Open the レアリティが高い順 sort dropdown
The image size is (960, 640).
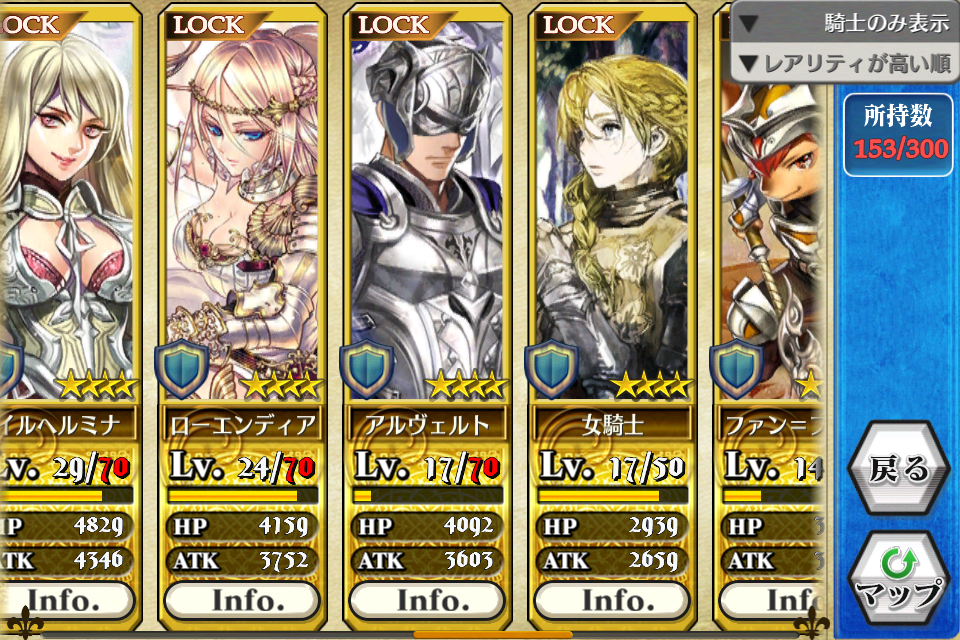846,65
